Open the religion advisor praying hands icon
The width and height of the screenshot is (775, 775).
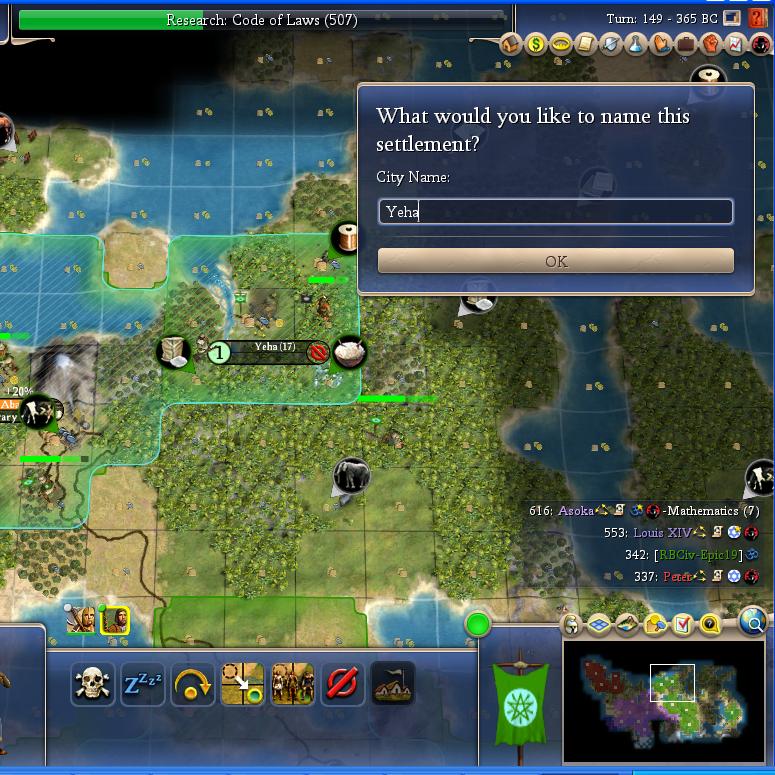(x=661, y=45)
